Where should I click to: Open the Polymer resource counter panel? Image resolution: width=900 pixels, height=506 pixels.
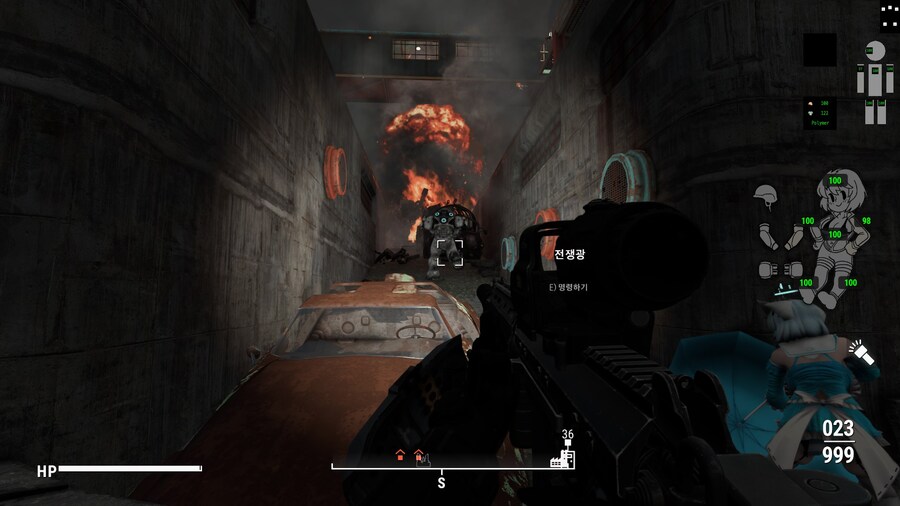(x=820, y=112)
